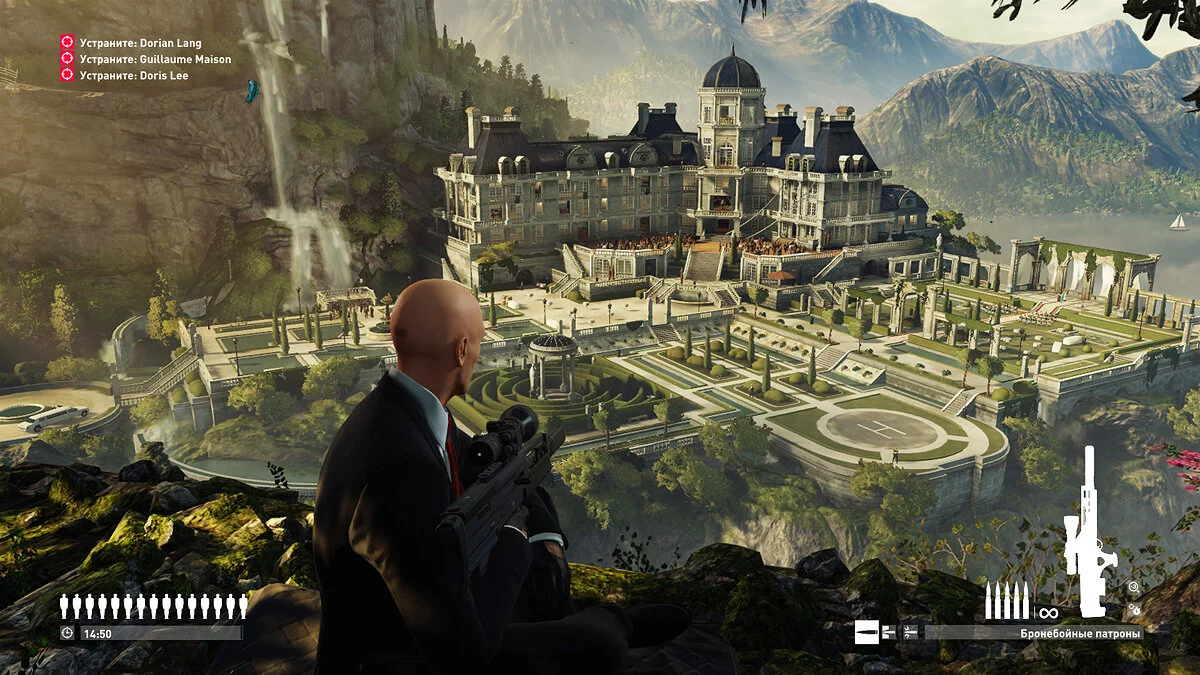Screen dimensions: 1200x675
Task: Select the Dorian Lang elimination objective
Action: (x=140, y=43)
